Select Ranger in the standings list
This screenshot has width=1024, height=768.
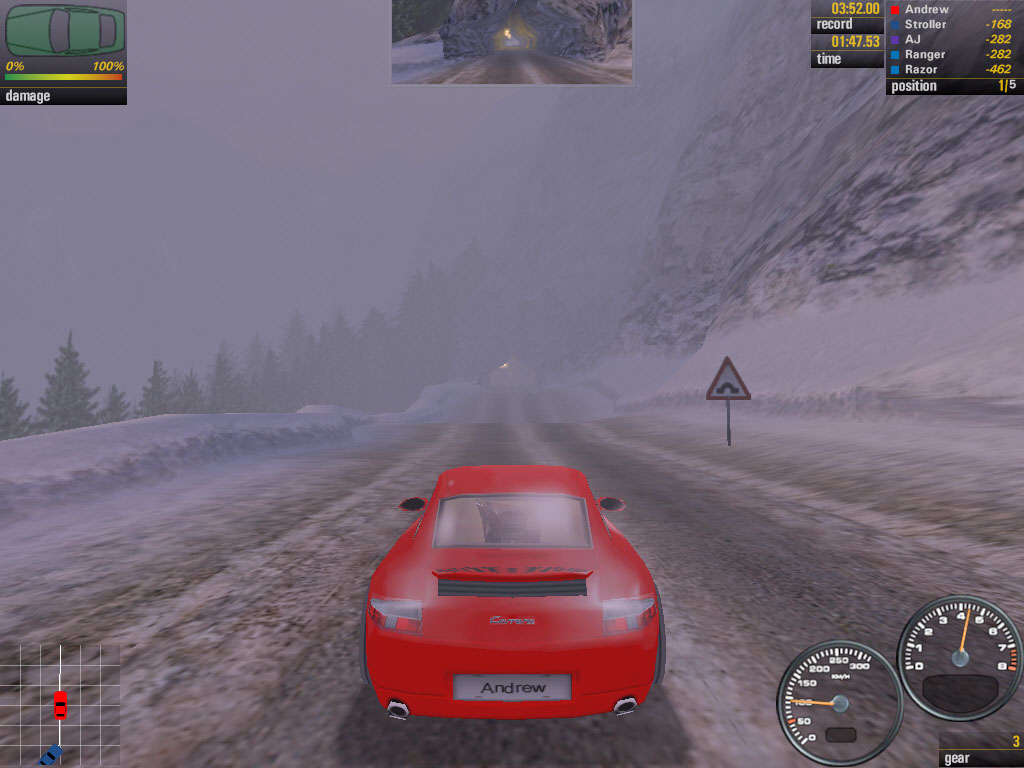[924, 54]
